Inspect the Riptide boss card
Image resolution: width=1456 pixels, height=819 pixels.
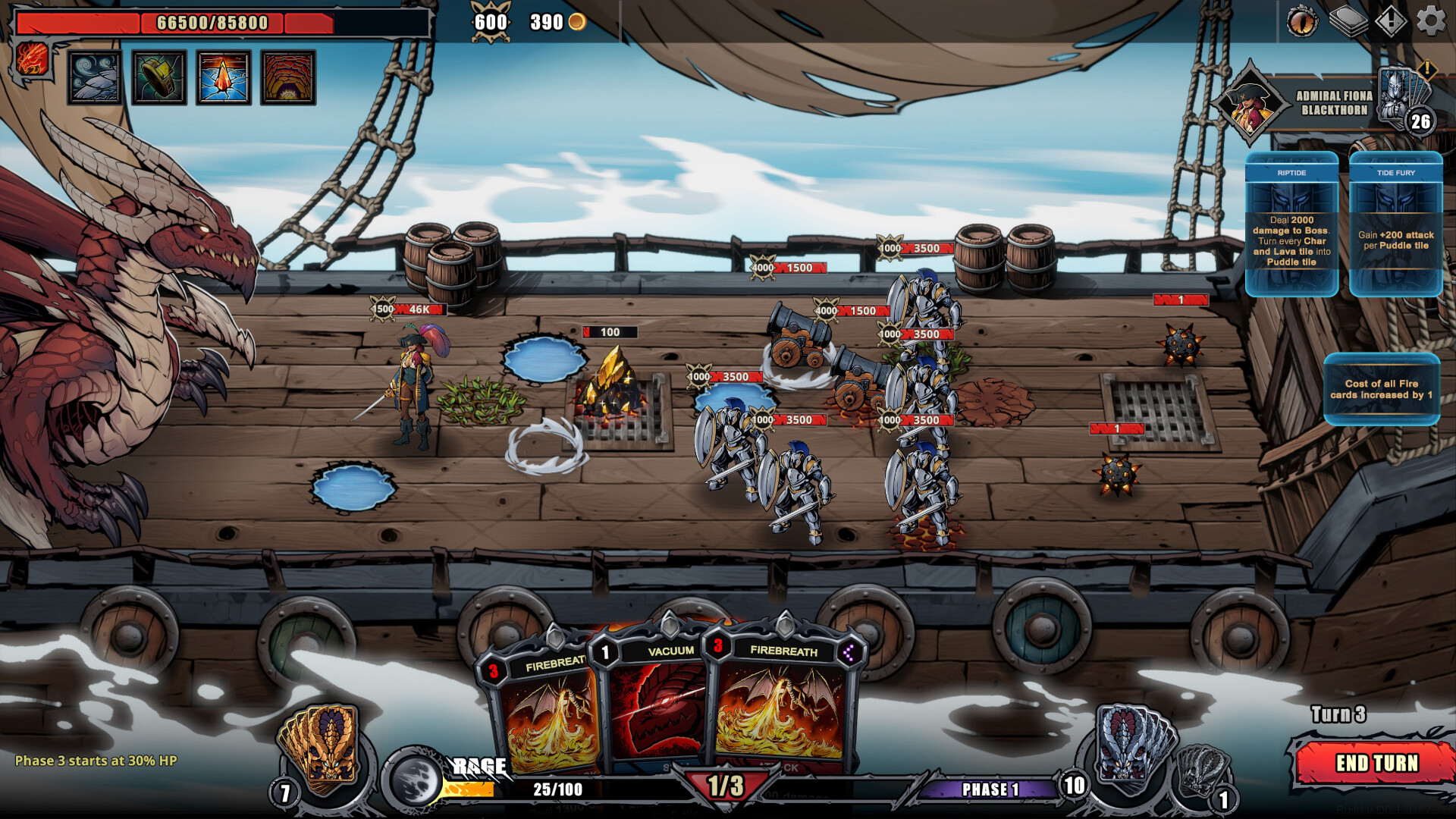(x=1291, y=224)
